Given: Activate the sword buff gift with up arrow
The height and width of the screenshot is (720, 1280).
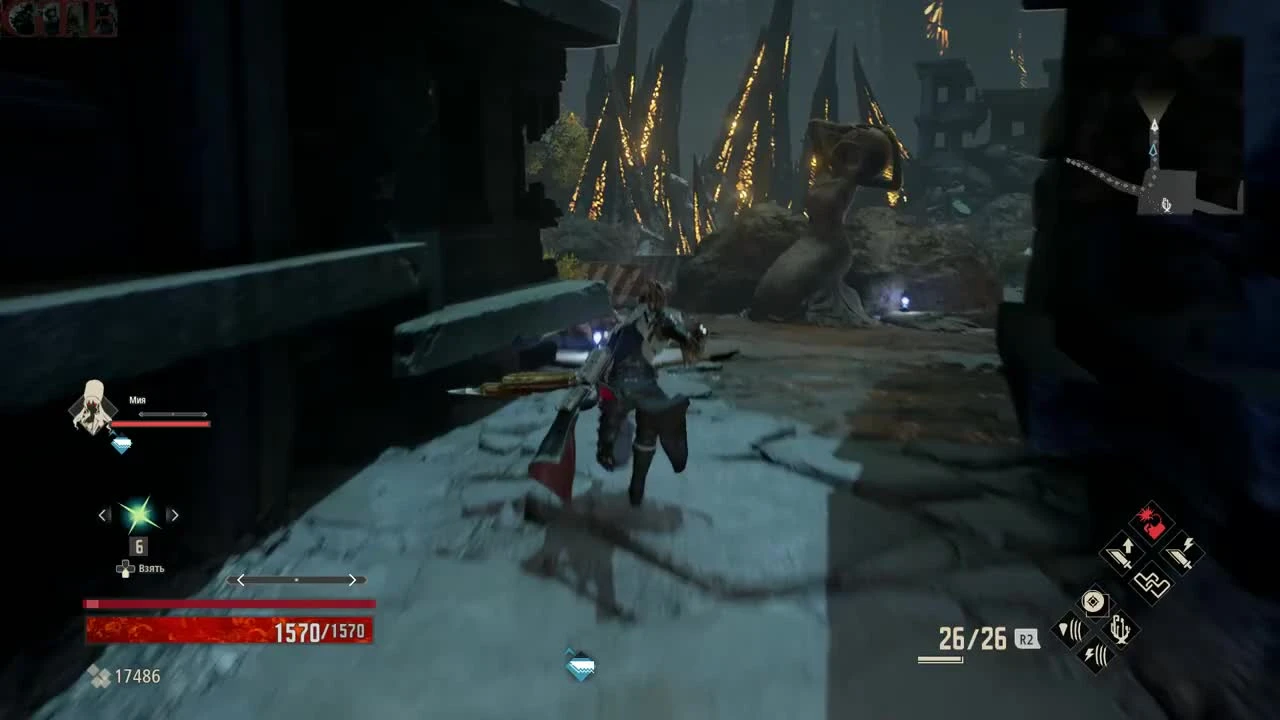Looking at the screenshot, I should click(x=1120, y=553).
